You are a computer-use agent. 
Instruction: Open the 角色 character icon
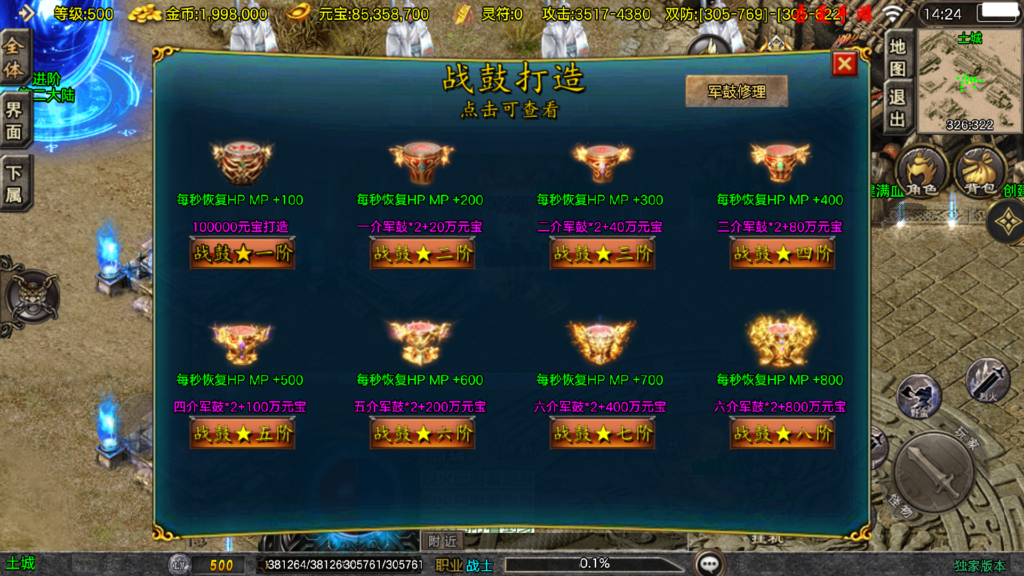click(x=922, y=173)
